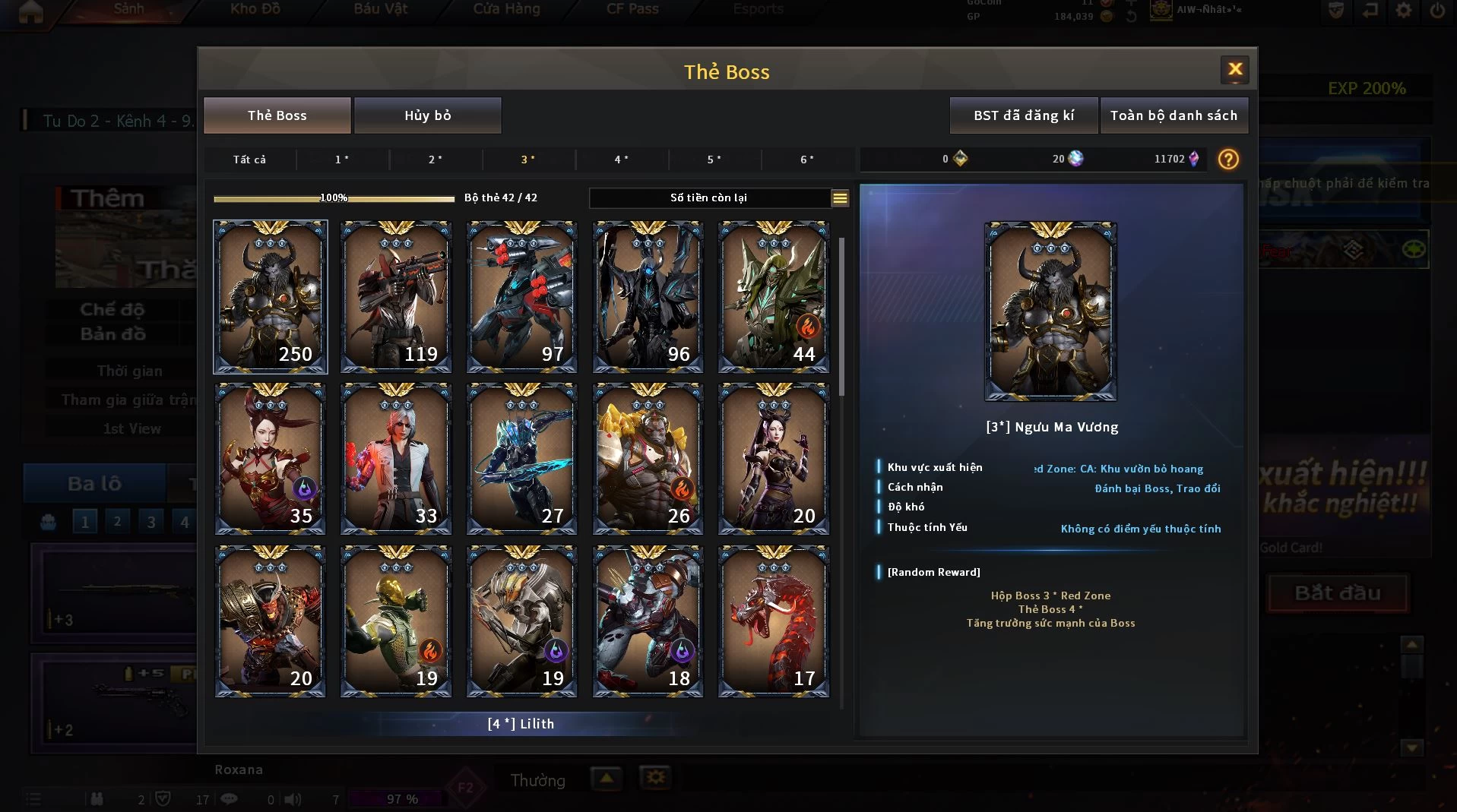The image size is (1457, 812).
Task: Switch to the Thẻ Boss tab
Action: (277, 115)
